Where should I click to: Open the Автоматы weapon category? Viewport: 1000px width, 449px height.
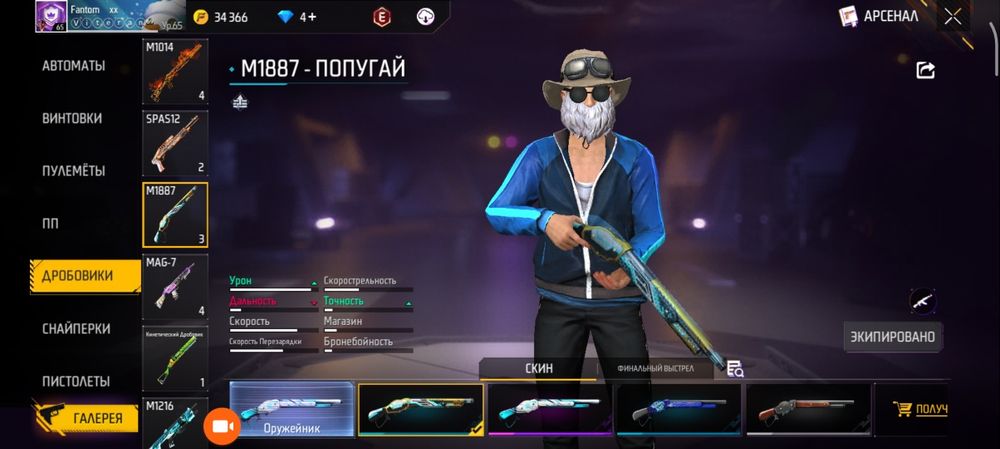[x=73, y=66]
